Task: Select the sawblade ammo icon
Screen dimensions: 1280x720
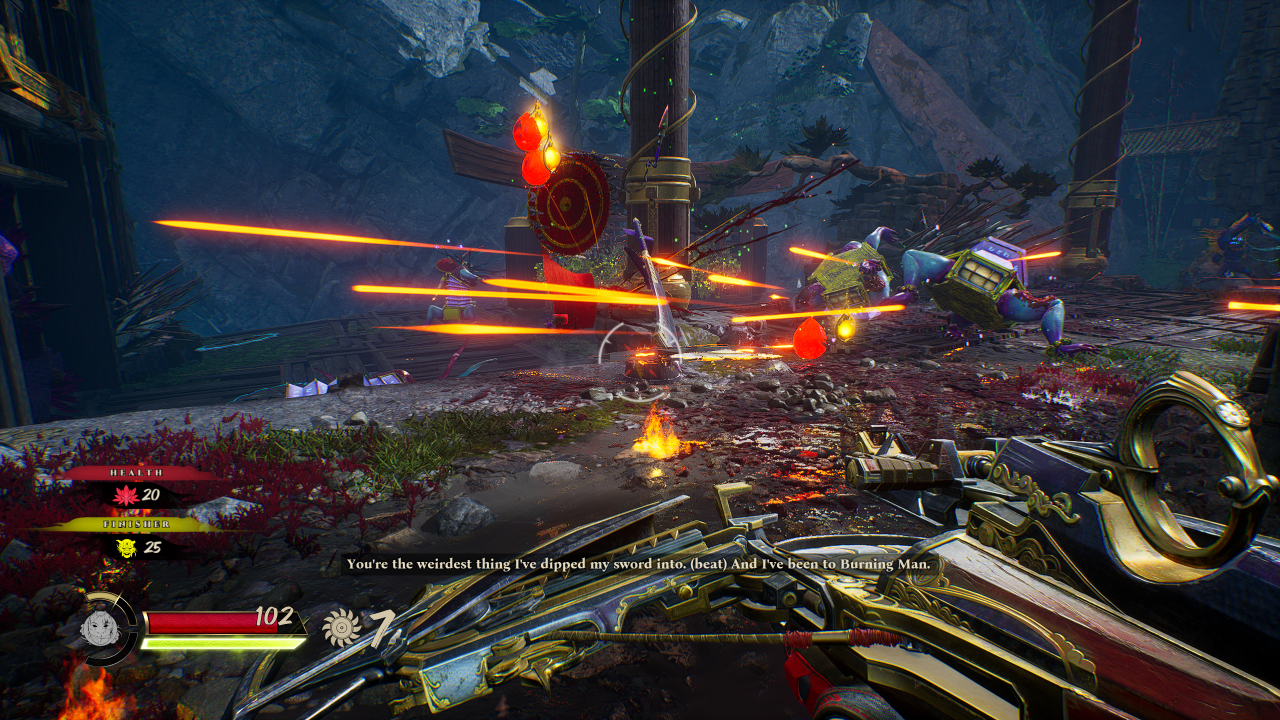Action: pyautogui.click(x=342, y=628)
